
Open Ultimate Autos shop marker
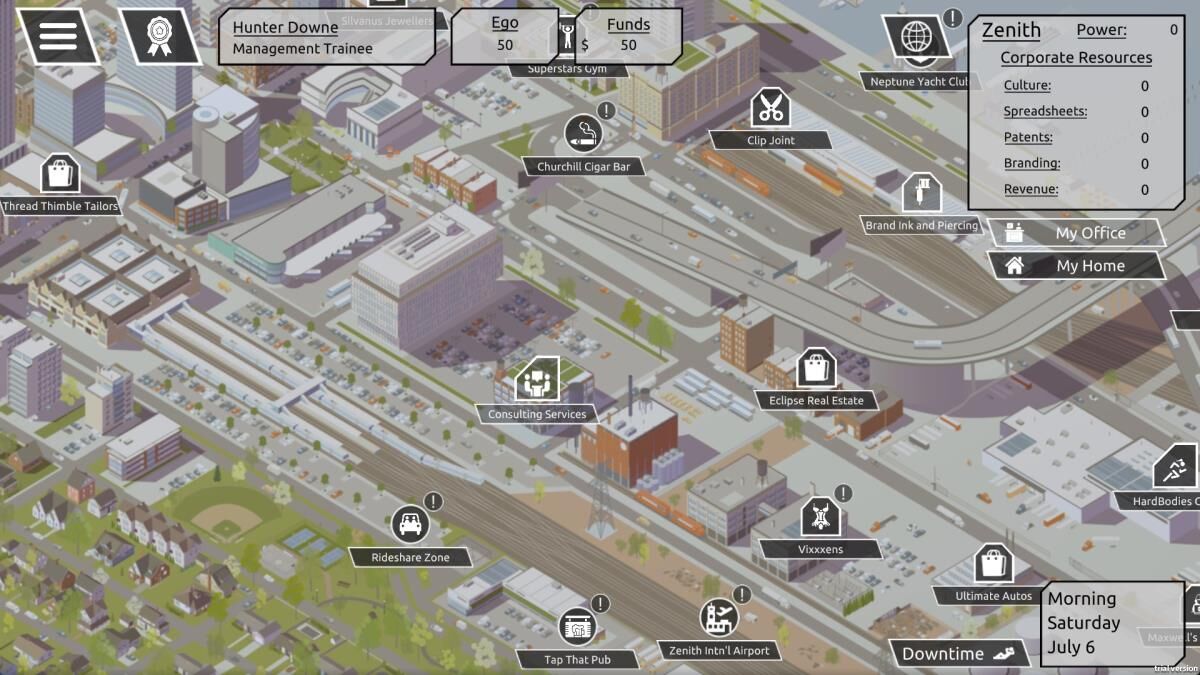(x=993, y=563)
